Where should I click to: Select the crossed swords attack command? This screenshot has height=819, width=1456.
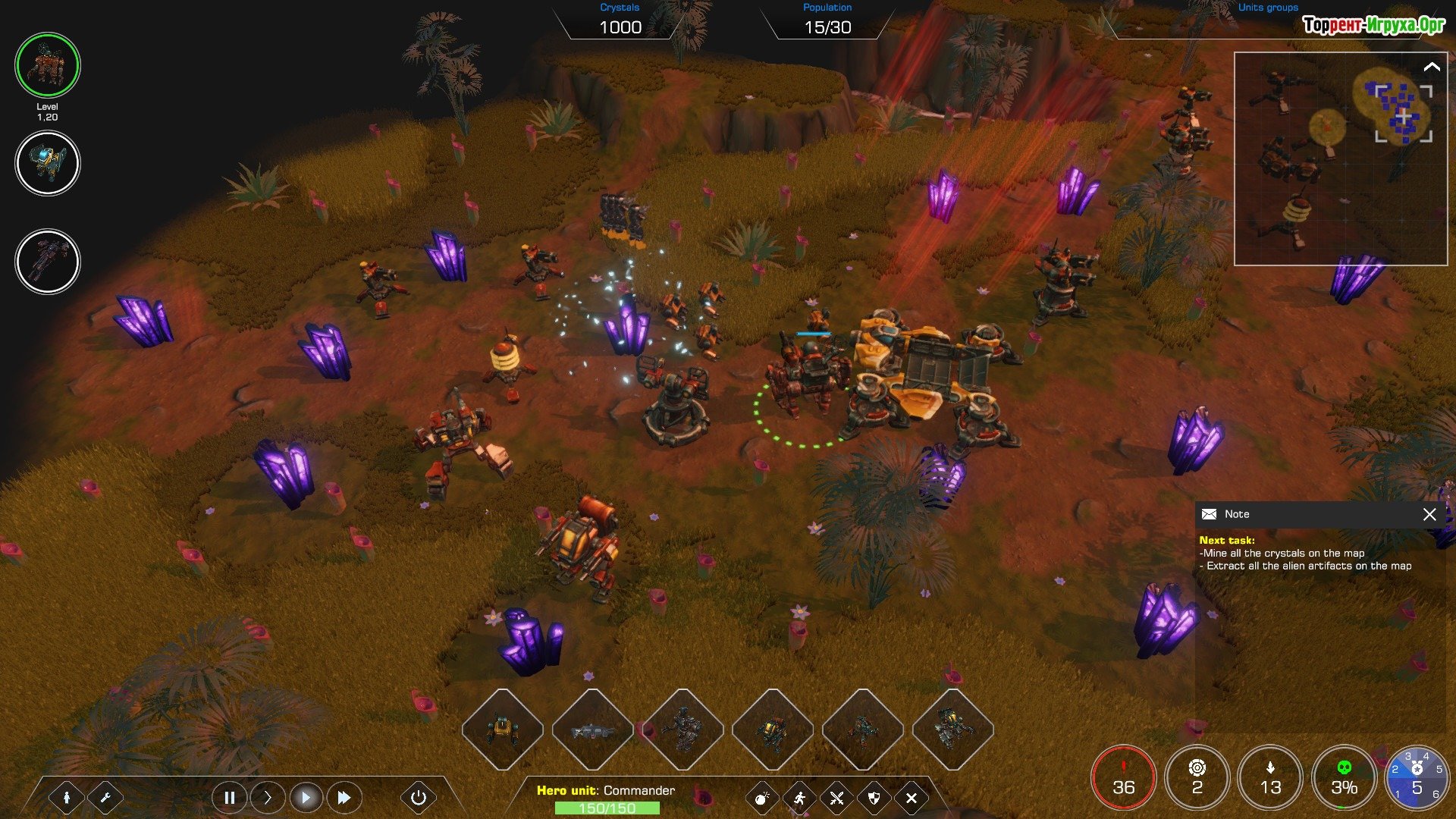click(x=836, y=798)
